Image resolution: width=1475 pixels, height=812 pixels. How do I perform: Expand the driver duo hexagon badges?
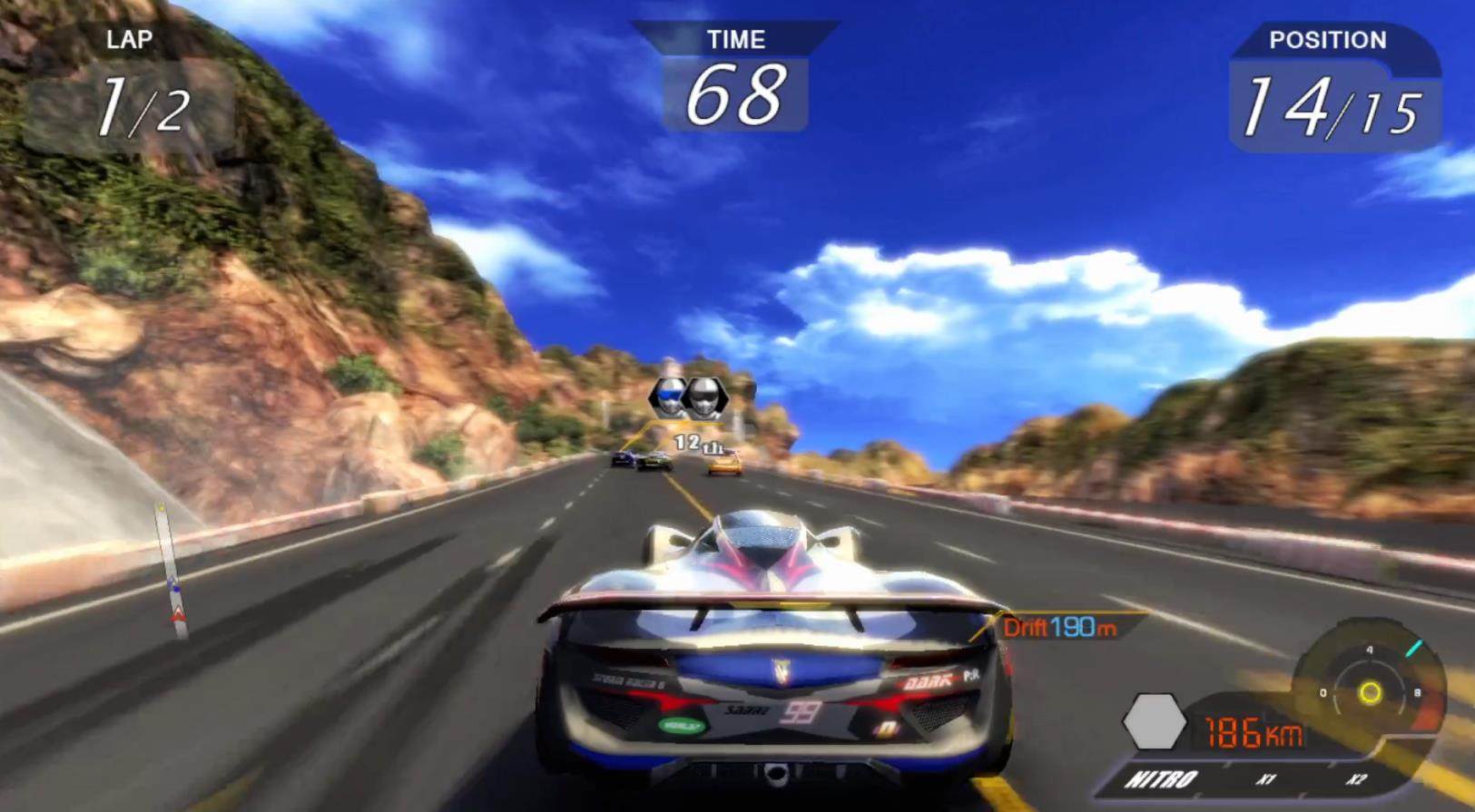687,397
